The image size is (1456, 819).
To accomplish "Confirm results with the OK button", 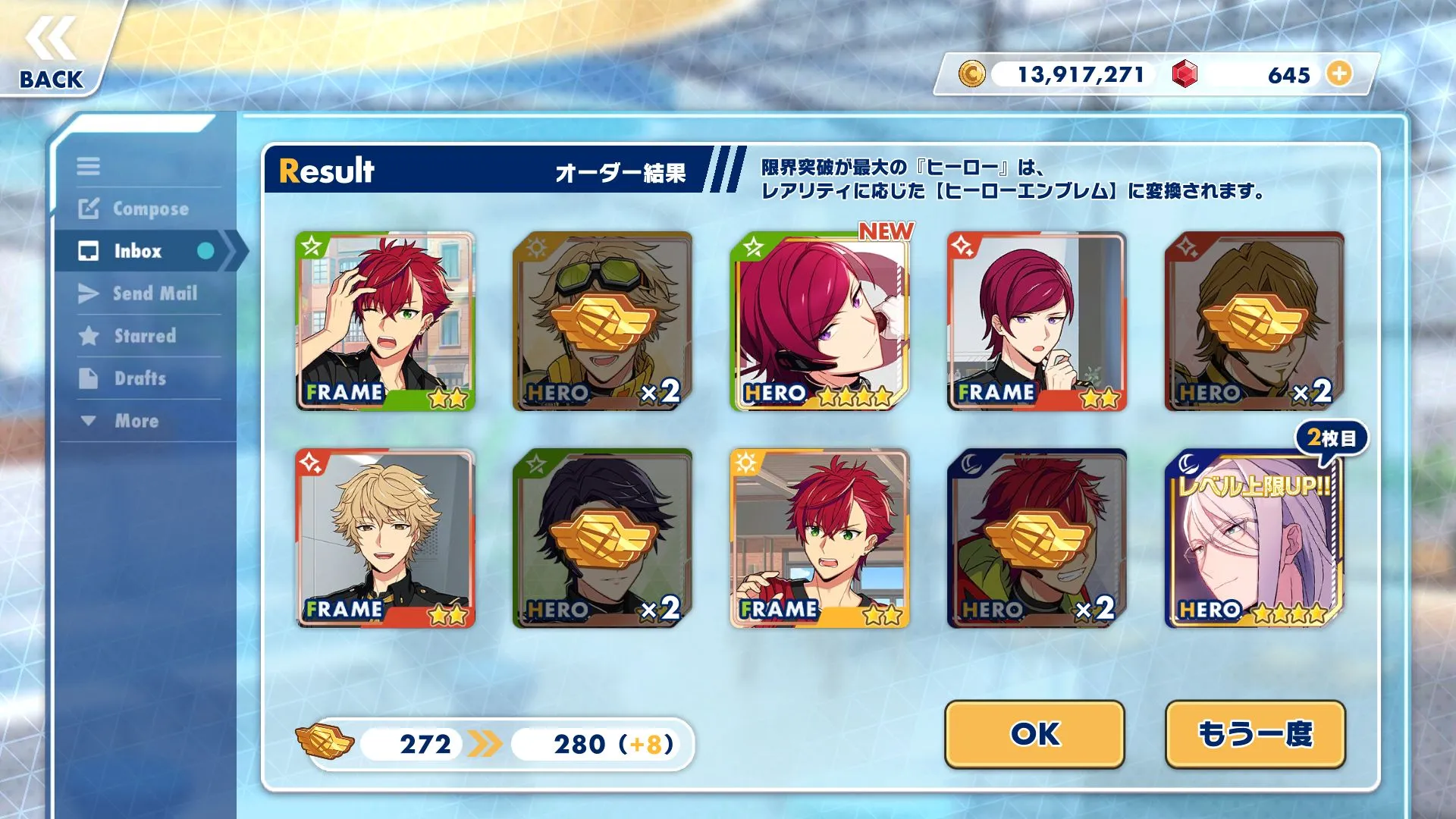I will pyautogui.click(x=1034, y=733).
